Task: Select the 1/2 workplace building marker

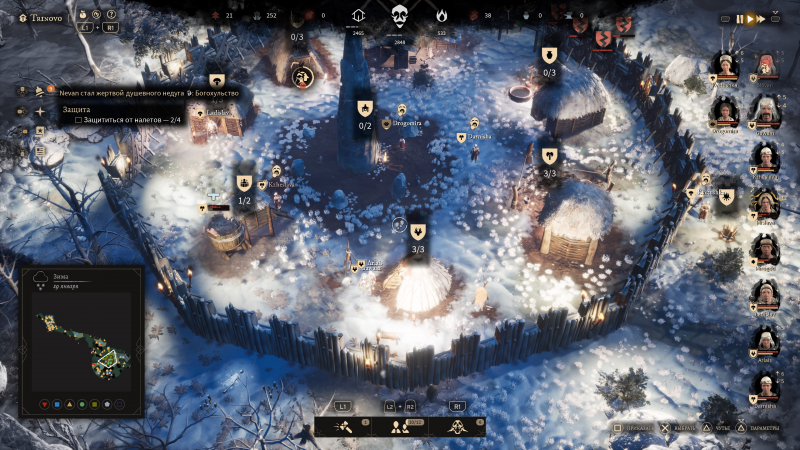Action: [x=244, y=184]
